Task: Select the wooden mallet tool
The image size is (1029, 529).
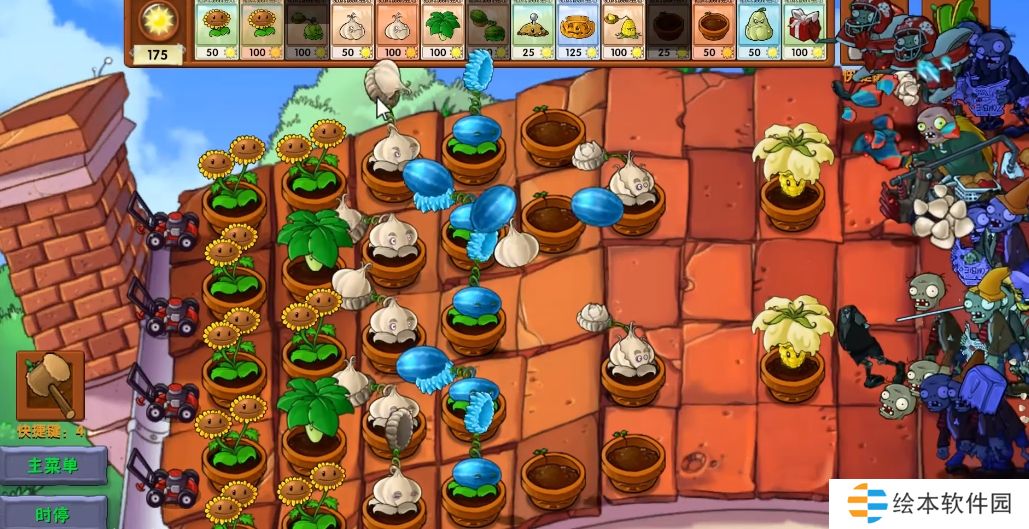Action: 50,385
